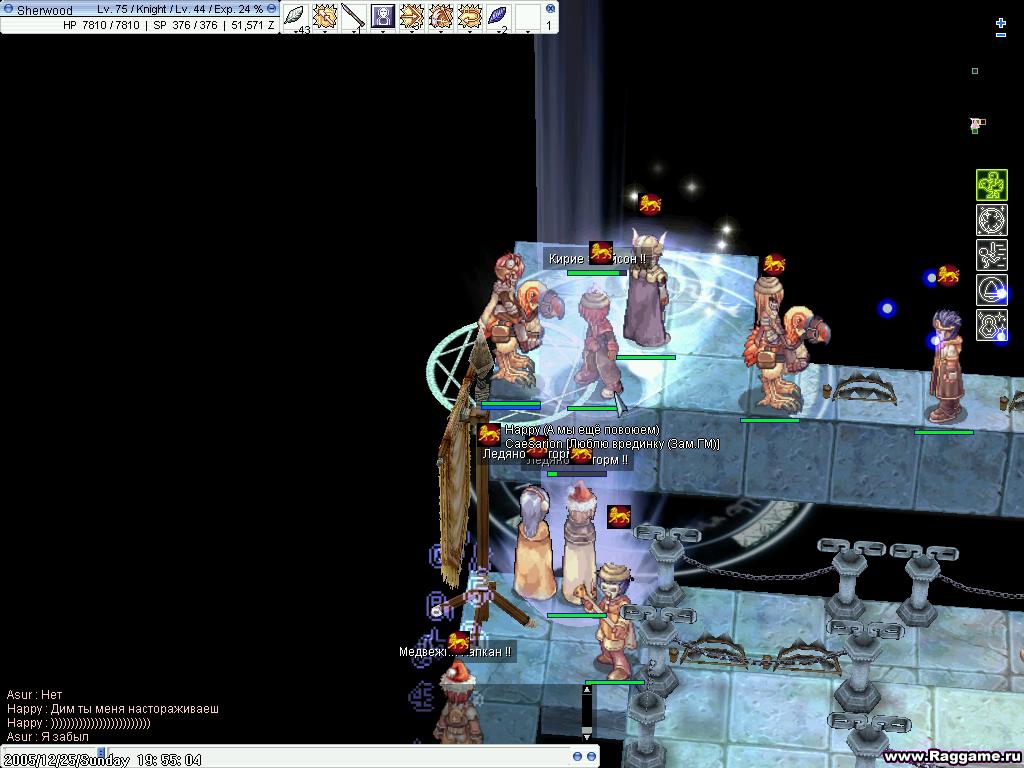Close the hotkey bar
Image resolution: width=1024 pixels, height=768 pixels.
(551, 7)
